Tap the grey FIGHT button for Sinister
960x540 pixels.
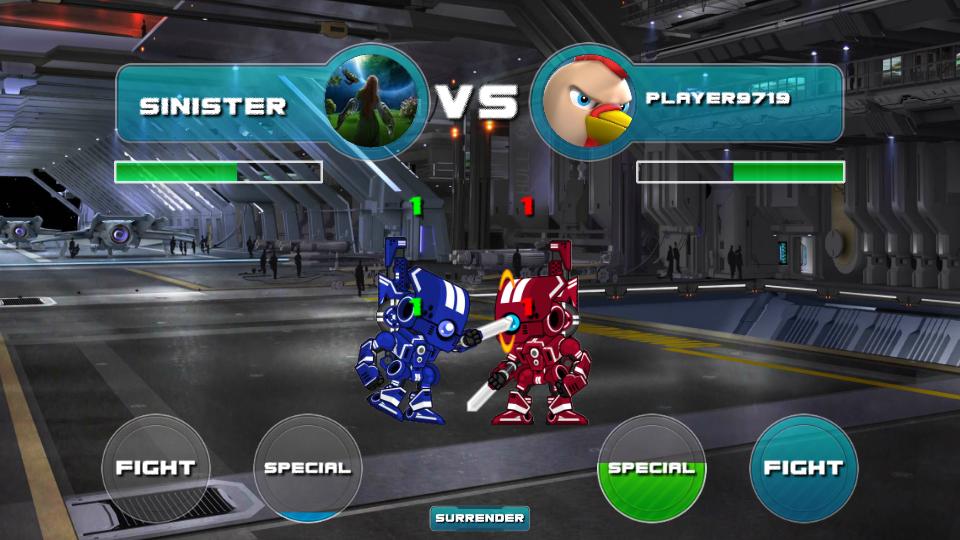point(156,468)
